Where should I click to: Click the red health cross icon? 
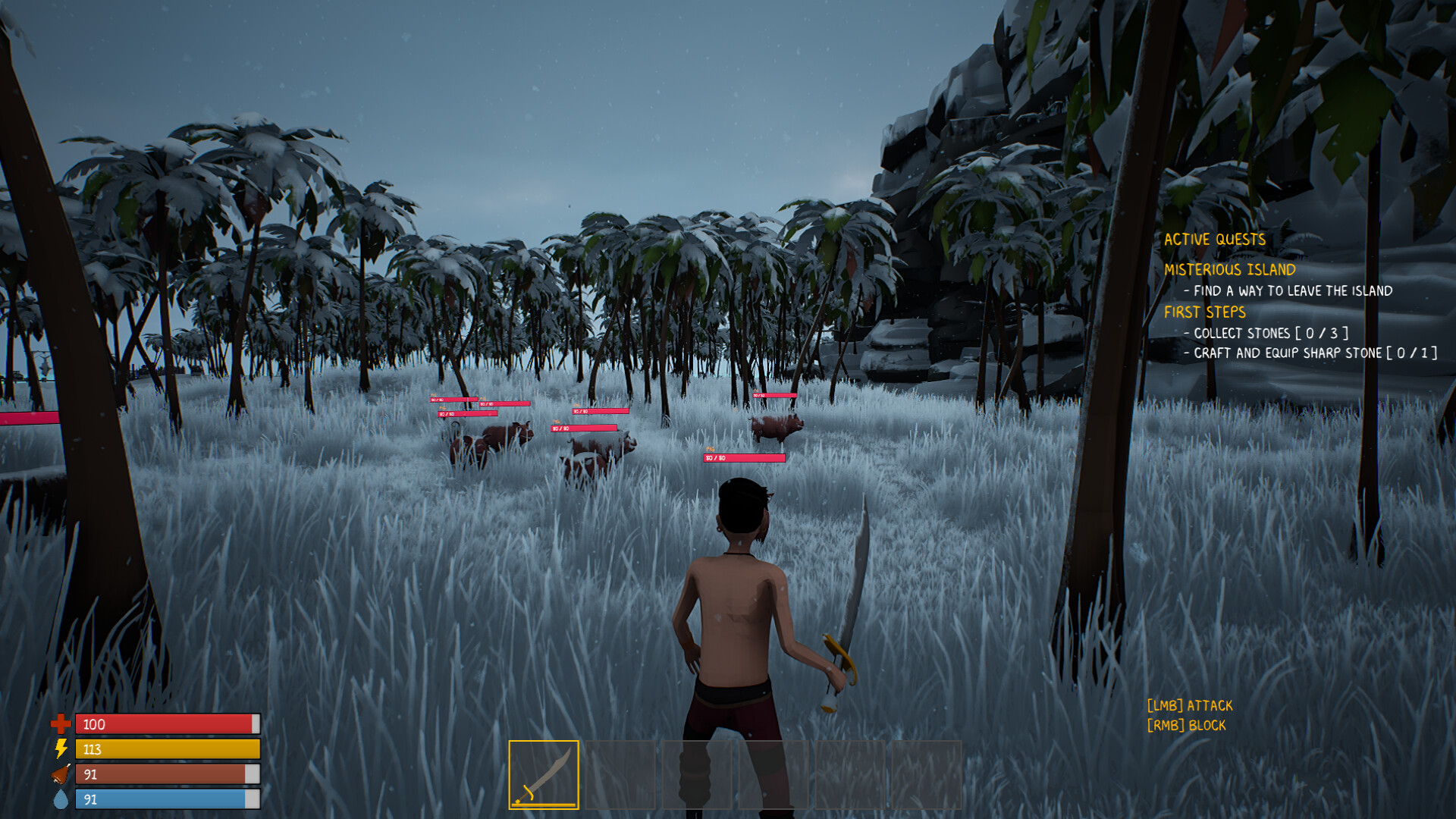(59, 724)
